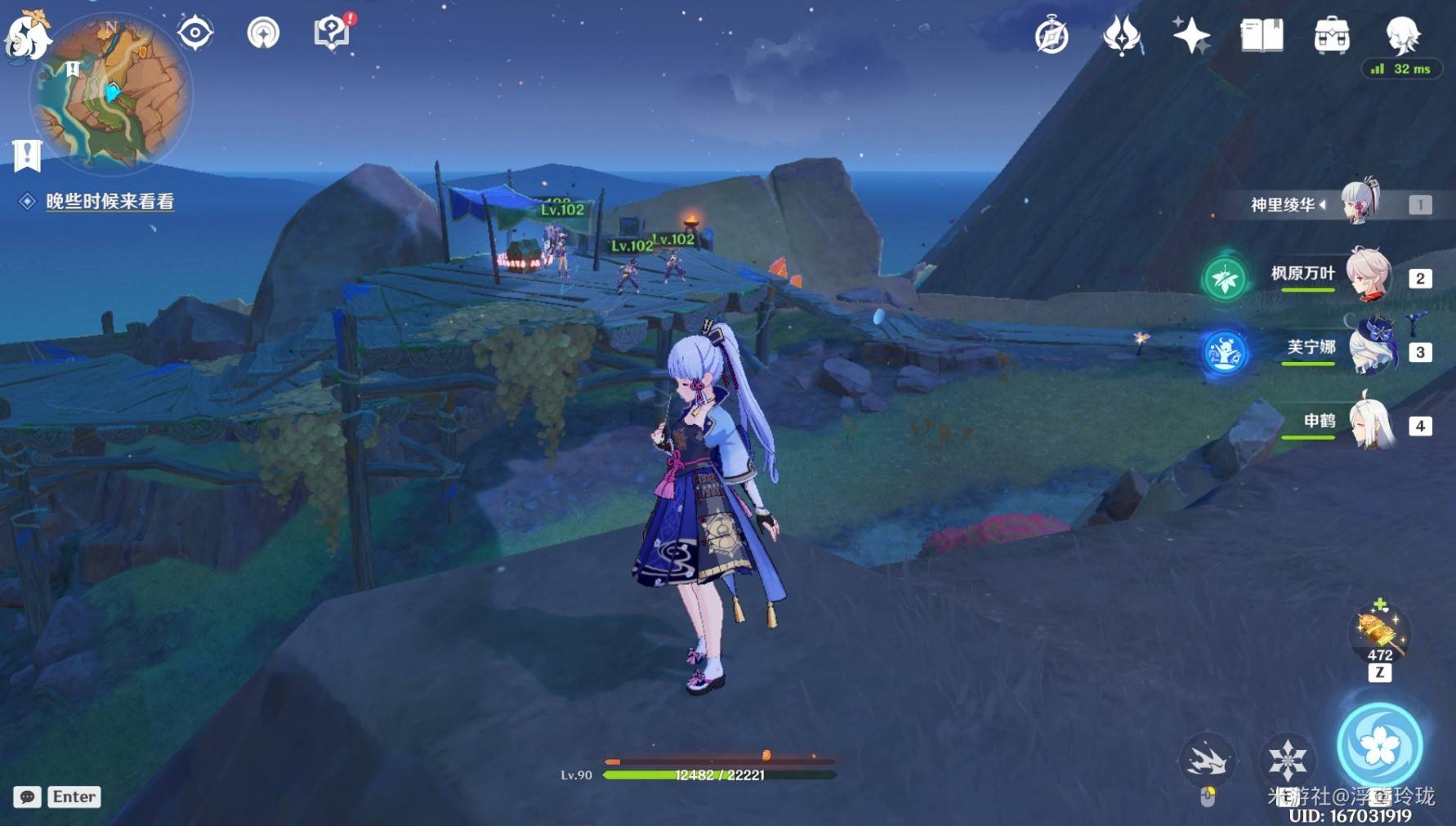Open the backpack inventory
Image resolution: width=1456 pixels, height=826 pixels.
tap(1332, 36)
